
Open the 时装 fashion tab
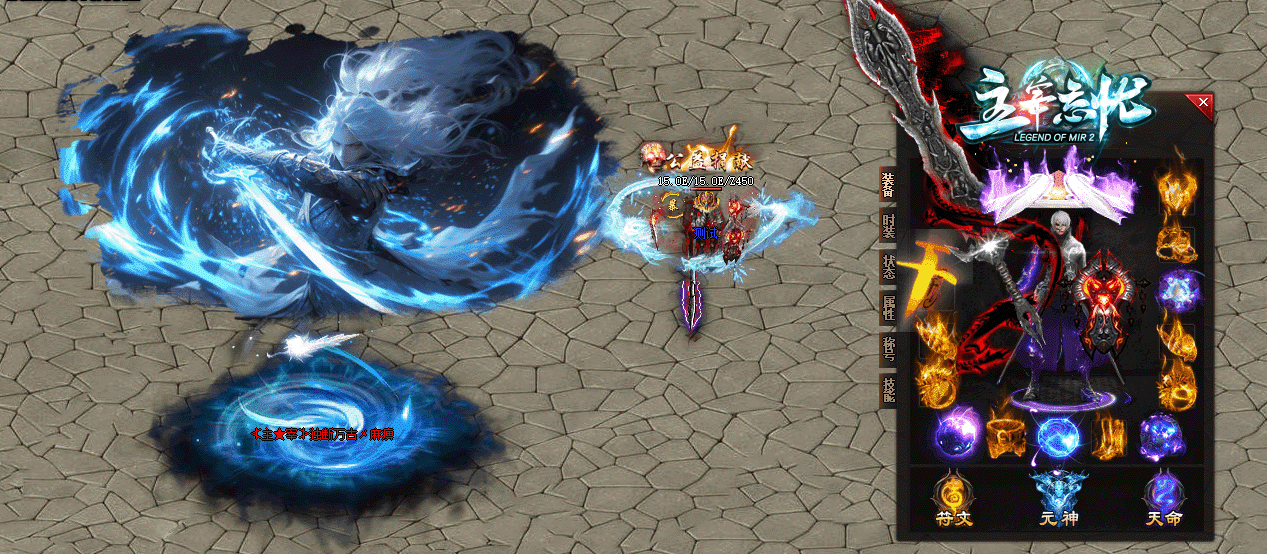tap(887, 226)
